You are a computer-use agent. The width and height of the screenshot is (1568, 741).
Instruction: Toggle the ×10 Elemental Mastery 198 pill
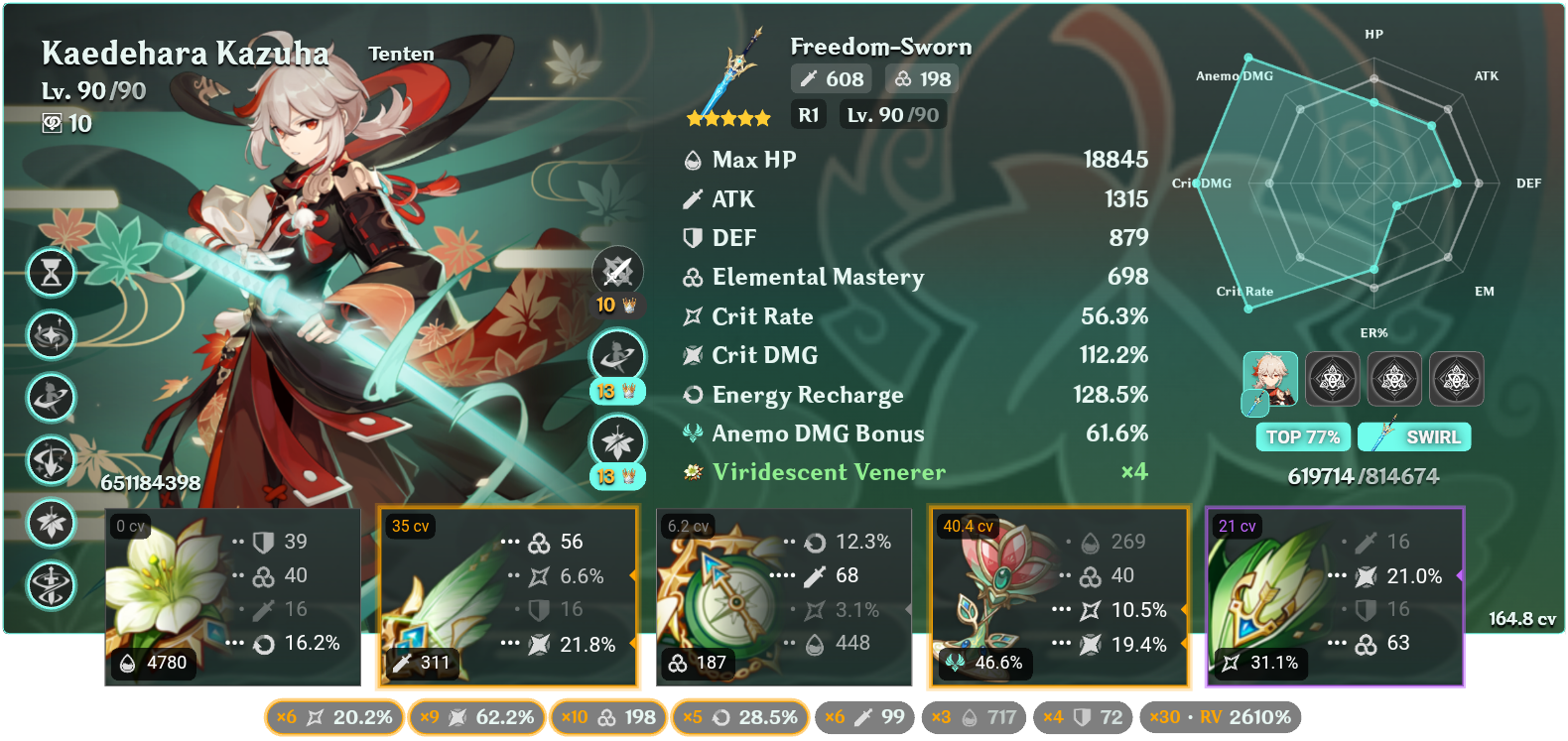[606, 716]
